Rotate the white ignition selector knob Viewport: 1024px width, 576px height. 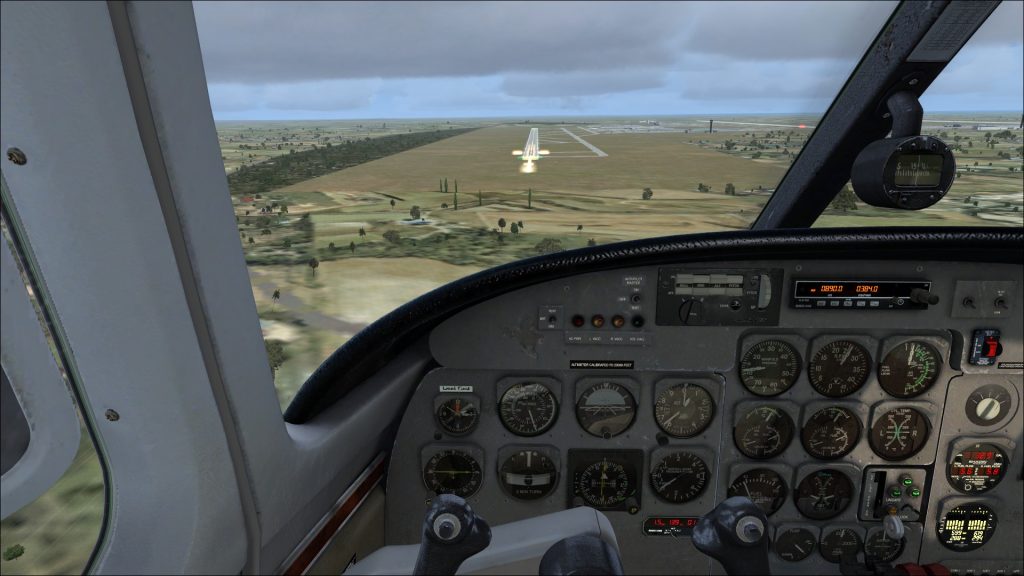click(x=988, y=404)
